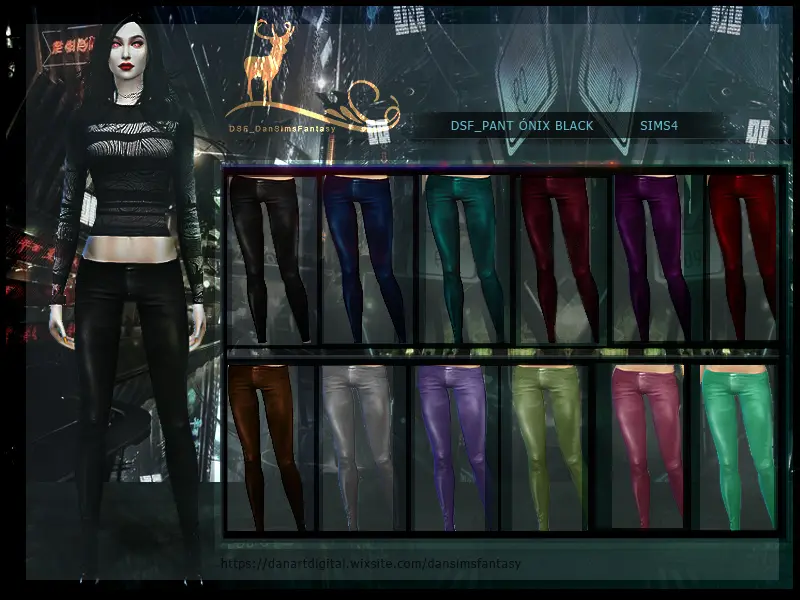This screenshot has height=600, width=800.
Task: Select the dark purple pants swatch
Action: (x=652, y=258)
